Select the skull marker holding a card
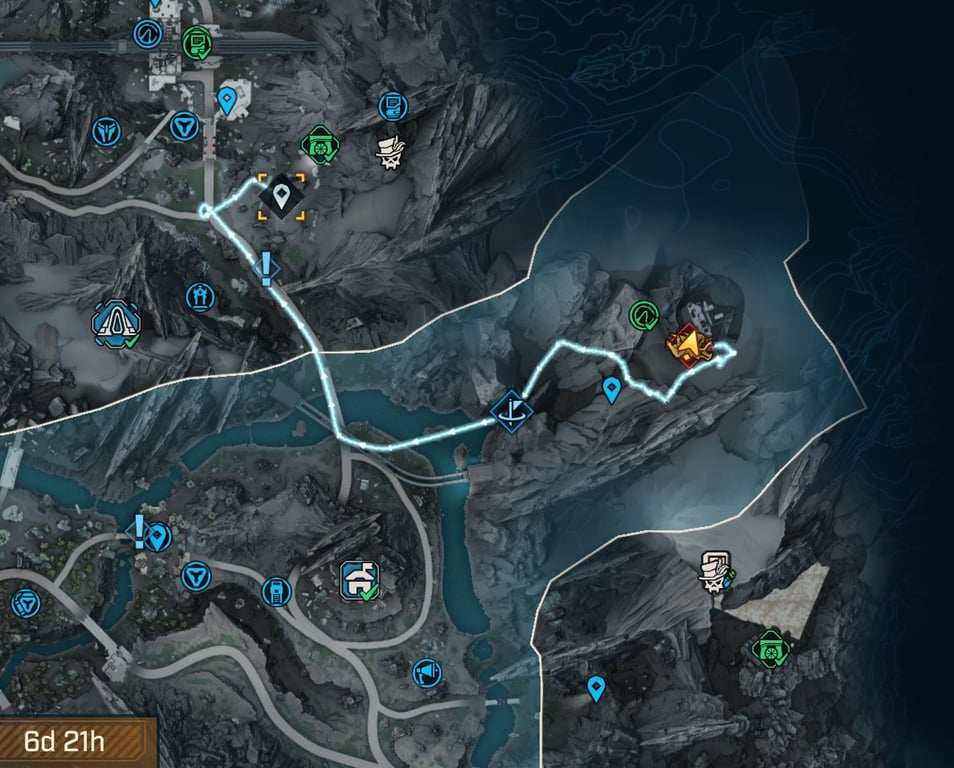Viewport: 954px width, 768px height. (x=716, y=571)
